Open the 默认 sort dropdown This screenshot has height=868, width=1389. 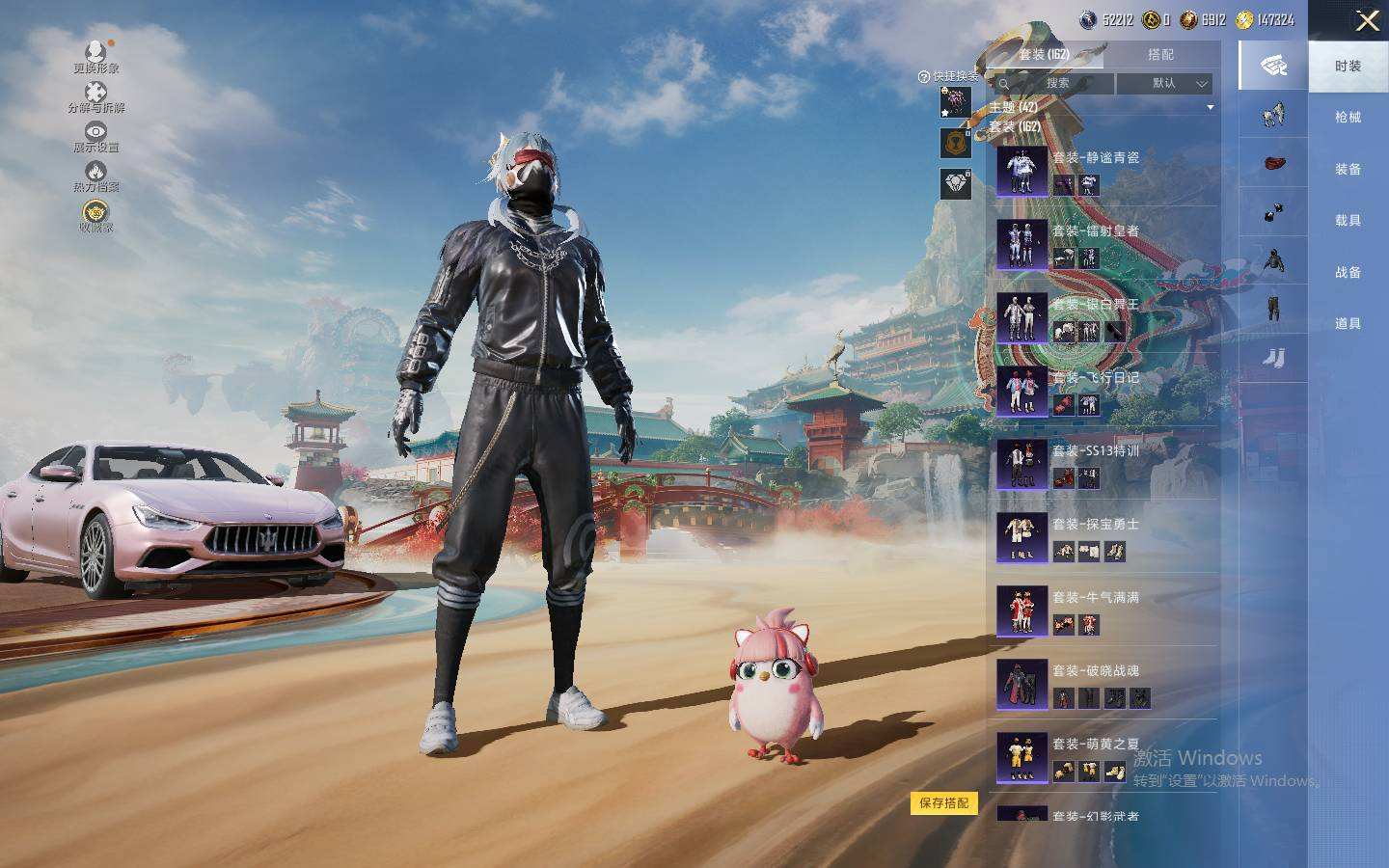pyautogui.click(x=1164, y=84)
